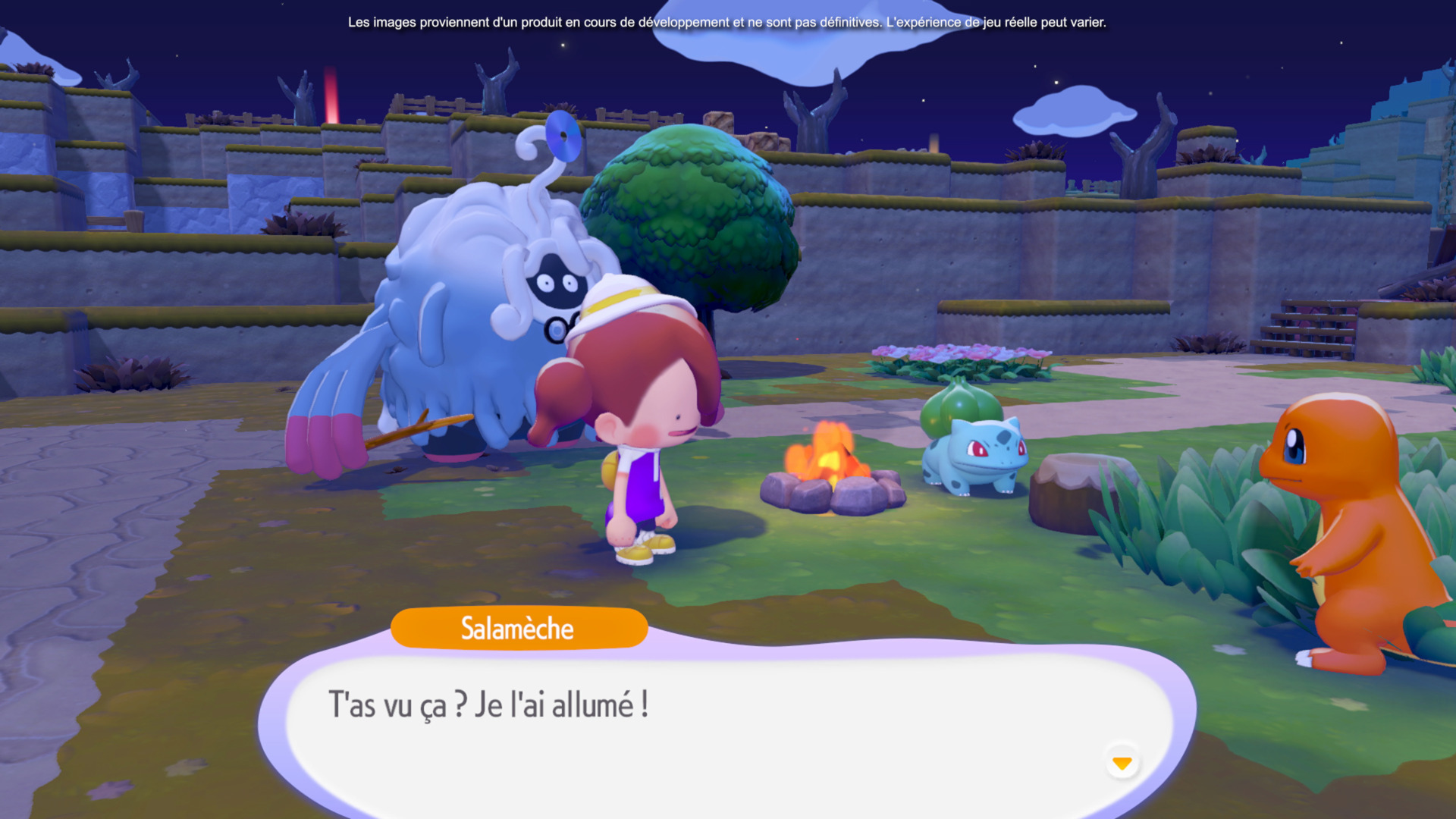
Task: Select the Salamèche name plate
Action: pos(519,628)
